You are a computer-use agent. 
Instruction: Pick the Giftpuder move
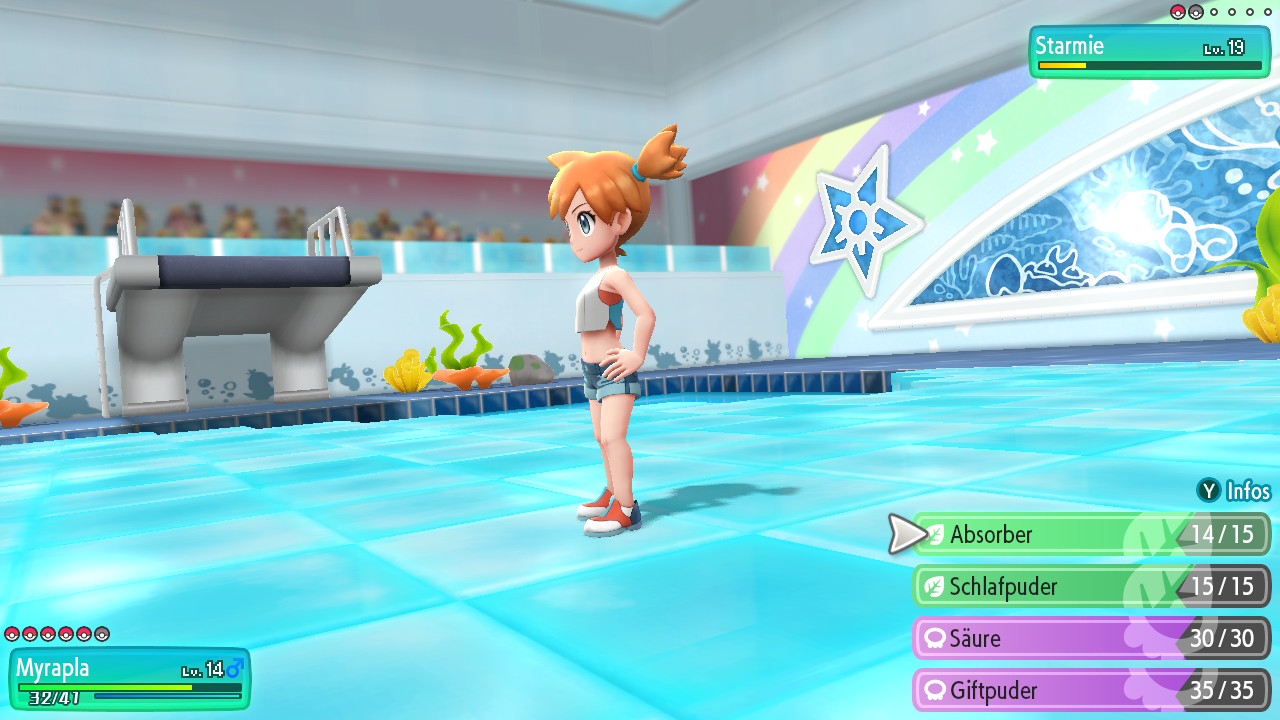pyautogui.click(x=1090, y=690)
